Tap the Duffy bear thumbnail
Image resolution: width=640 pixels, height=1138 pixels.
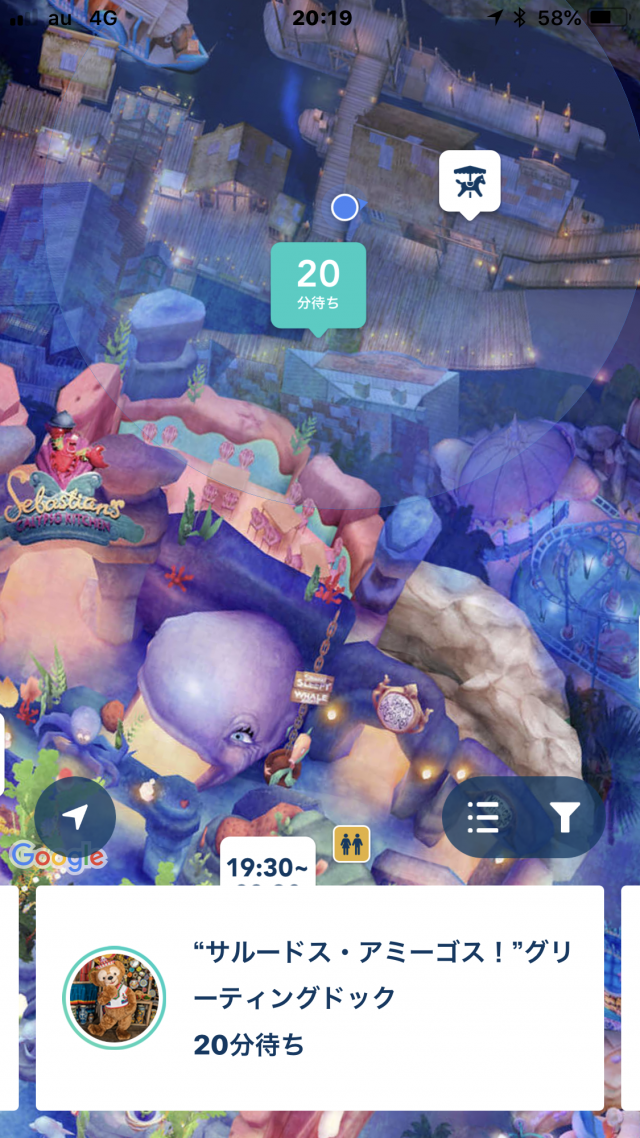114,997
